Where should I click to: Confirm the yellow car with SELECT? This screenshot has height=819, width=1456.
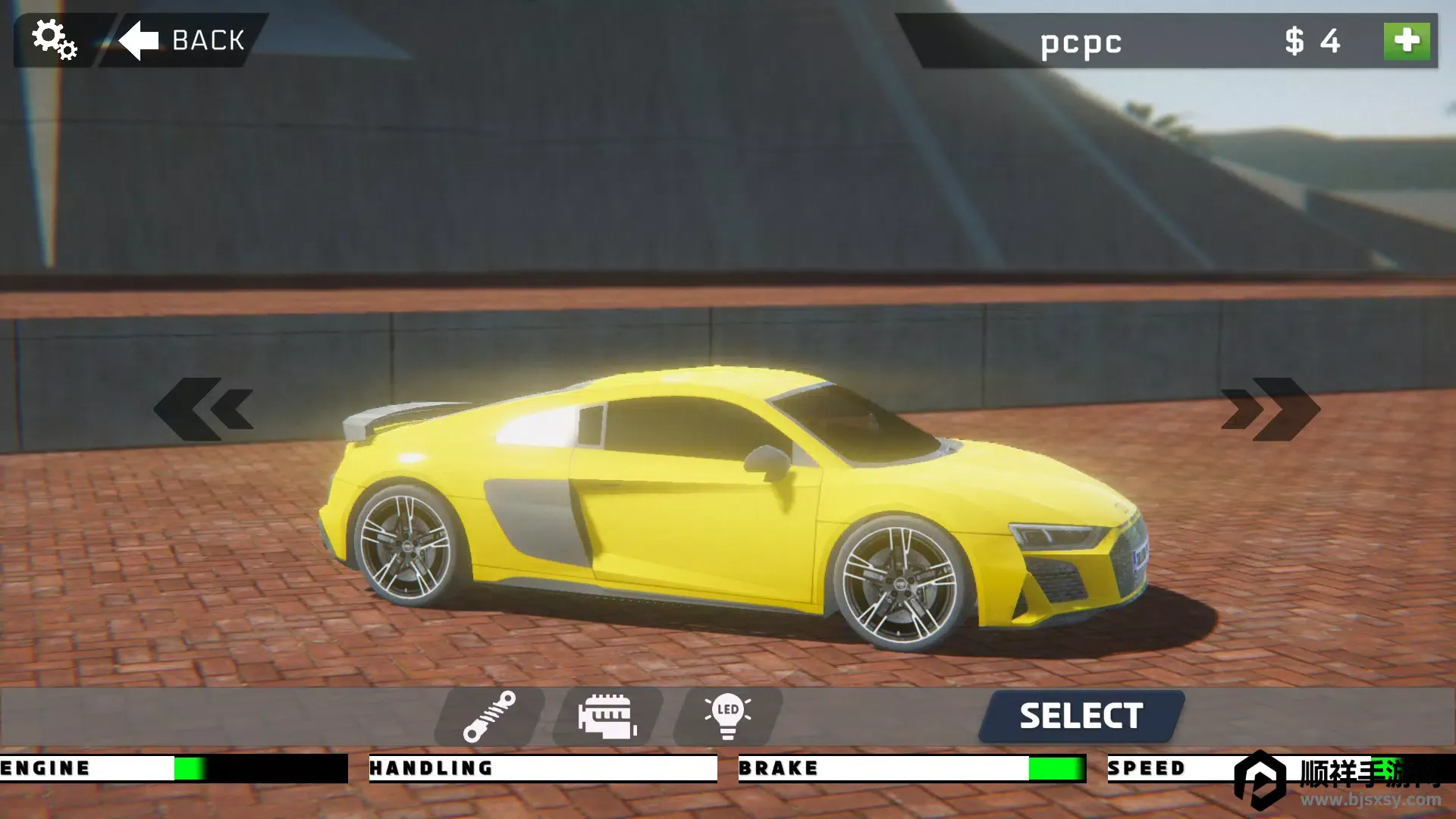[x=1081, y=716]
